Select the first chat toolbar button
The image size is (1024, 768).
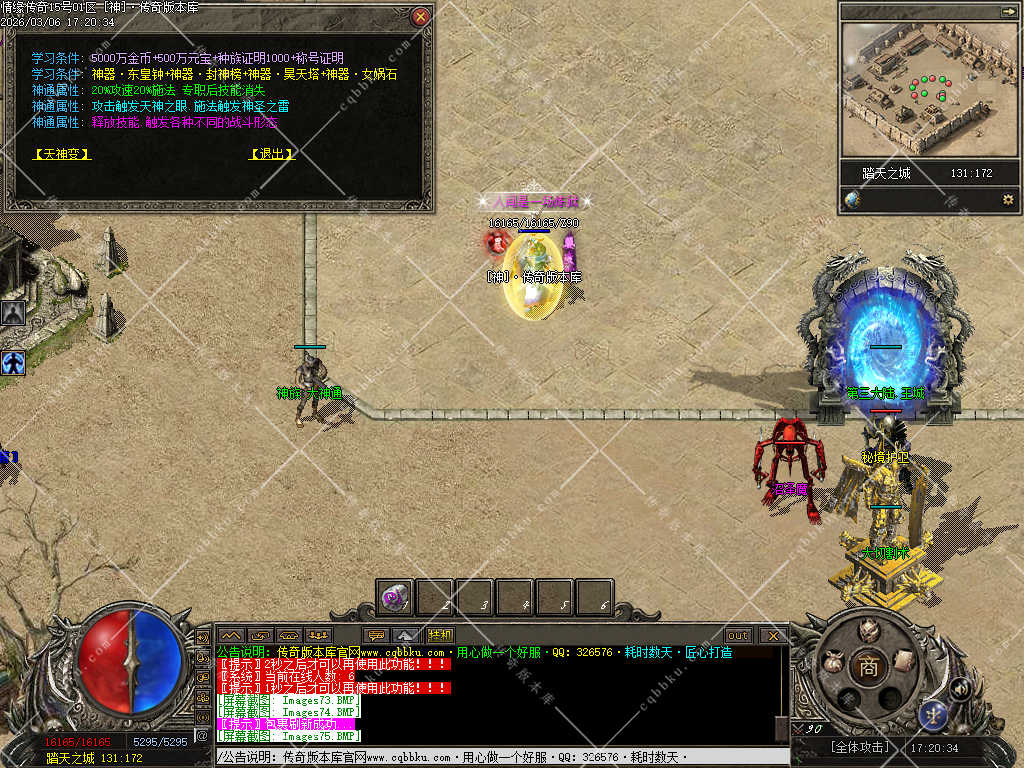point(231,635)
